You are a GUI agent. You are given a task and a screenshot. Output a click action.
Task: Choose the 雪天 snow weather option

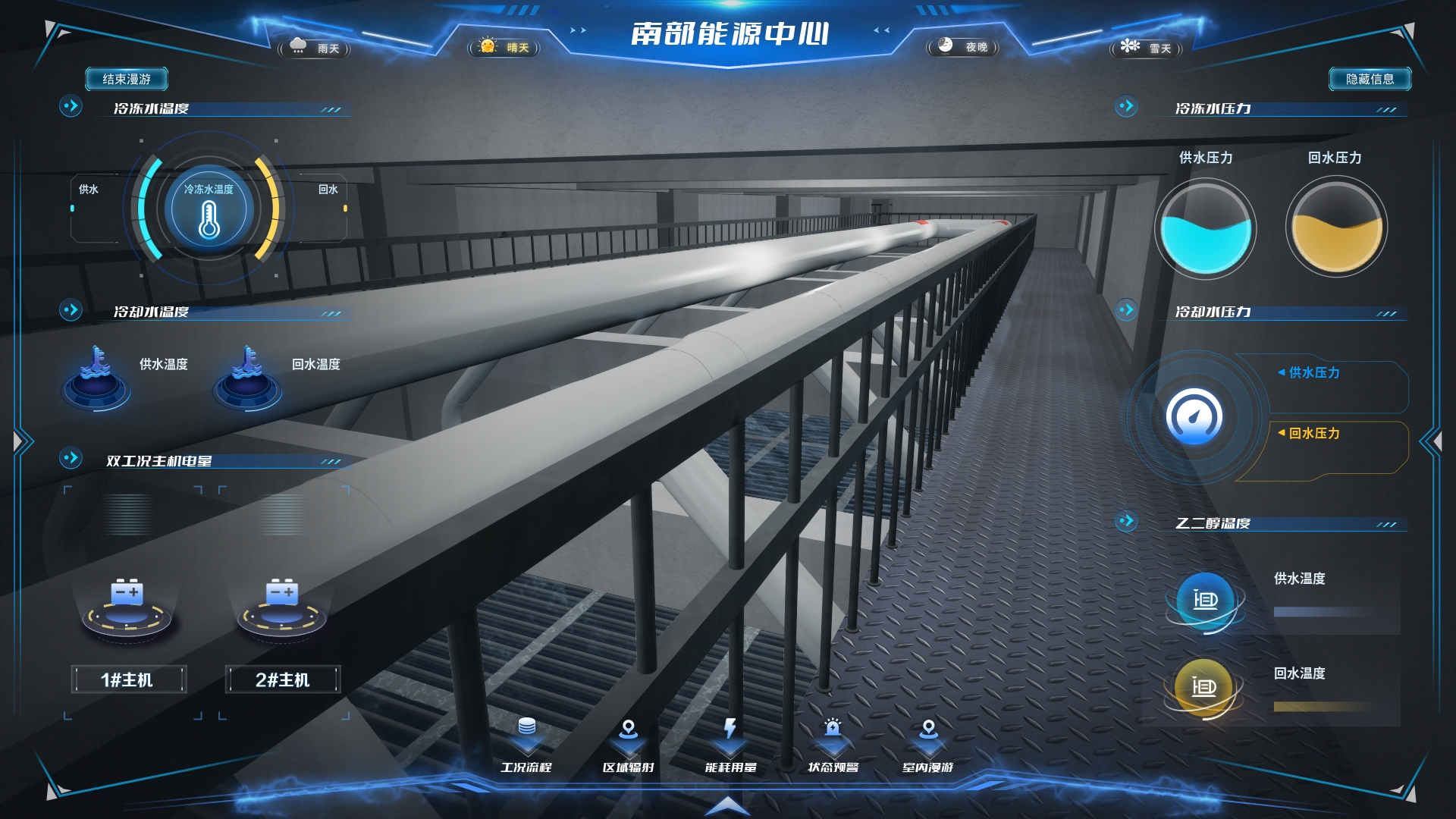(x=1147, y=48)
